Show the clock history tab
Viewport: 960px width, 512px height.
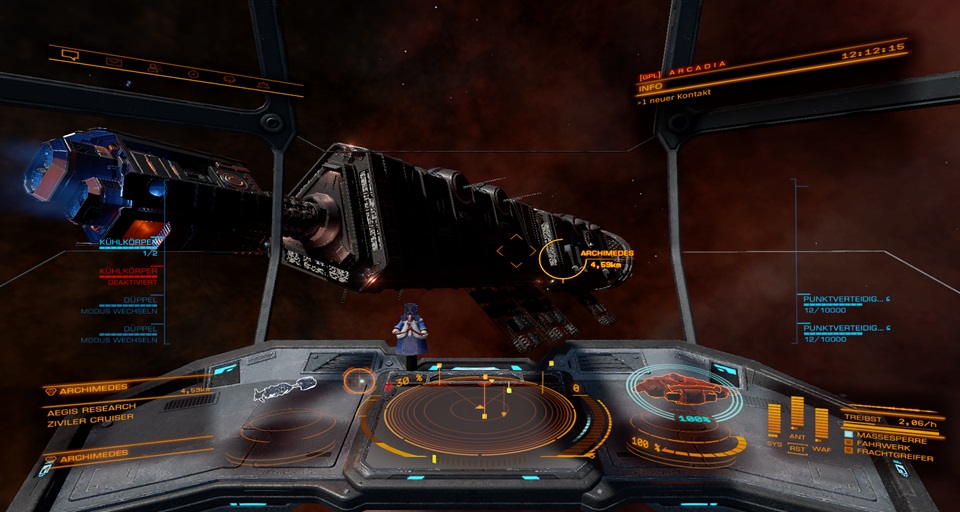click(193, 74)
